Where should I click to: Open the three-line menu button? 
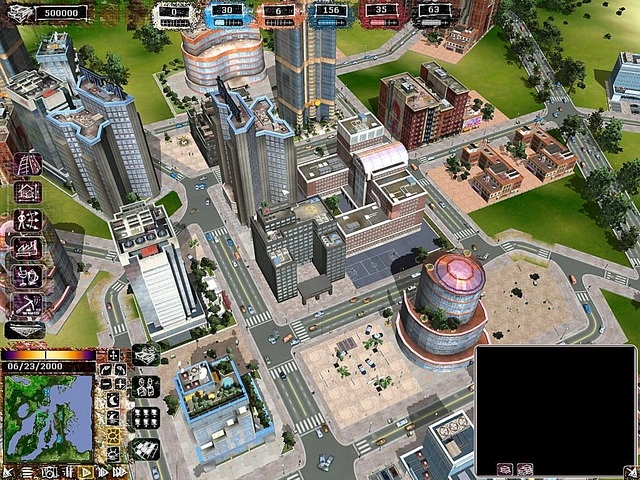coord(27,471)
